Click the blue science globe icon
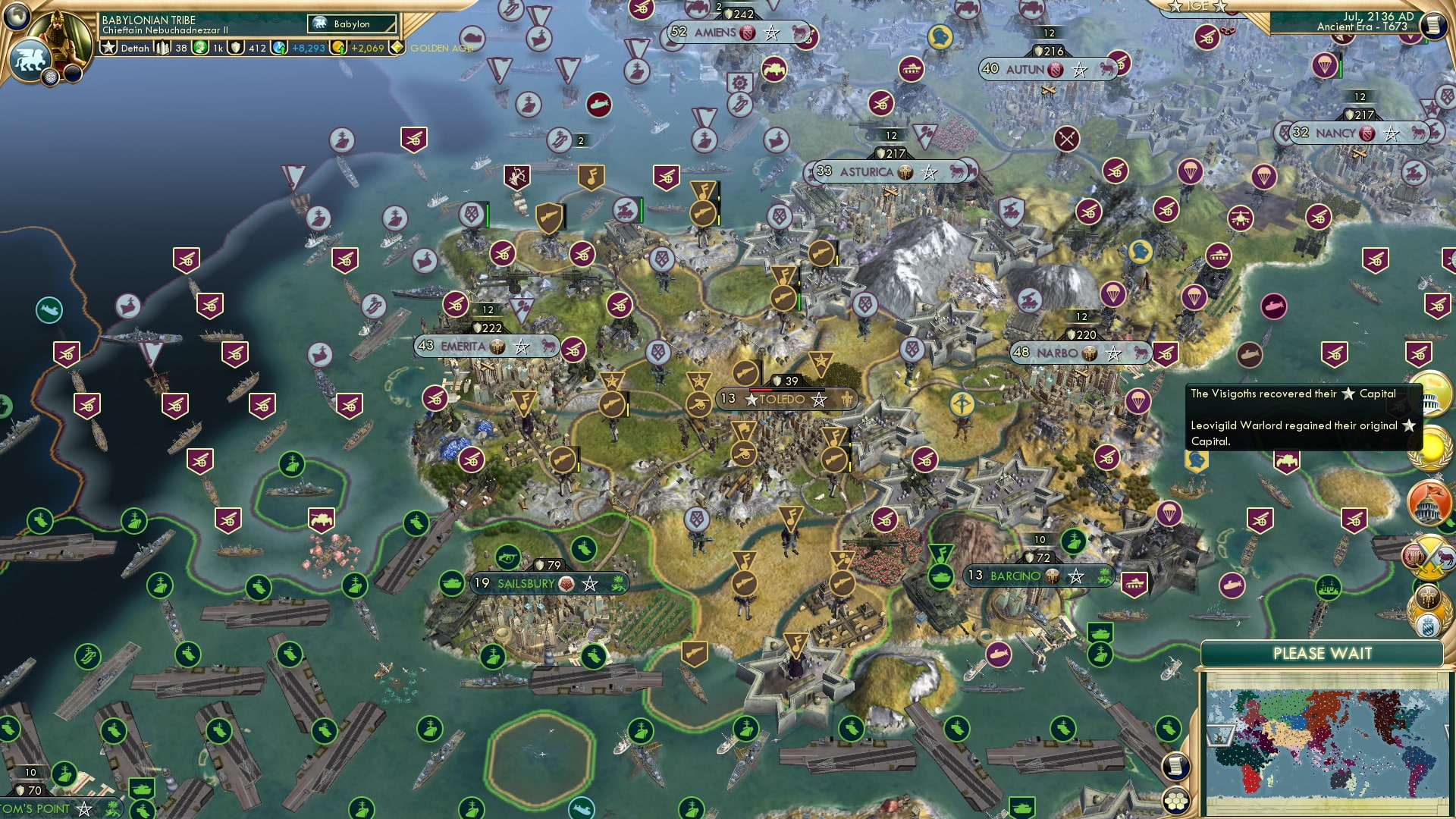The width and height of the screenshot is (1456, 819). coord(278,48)
